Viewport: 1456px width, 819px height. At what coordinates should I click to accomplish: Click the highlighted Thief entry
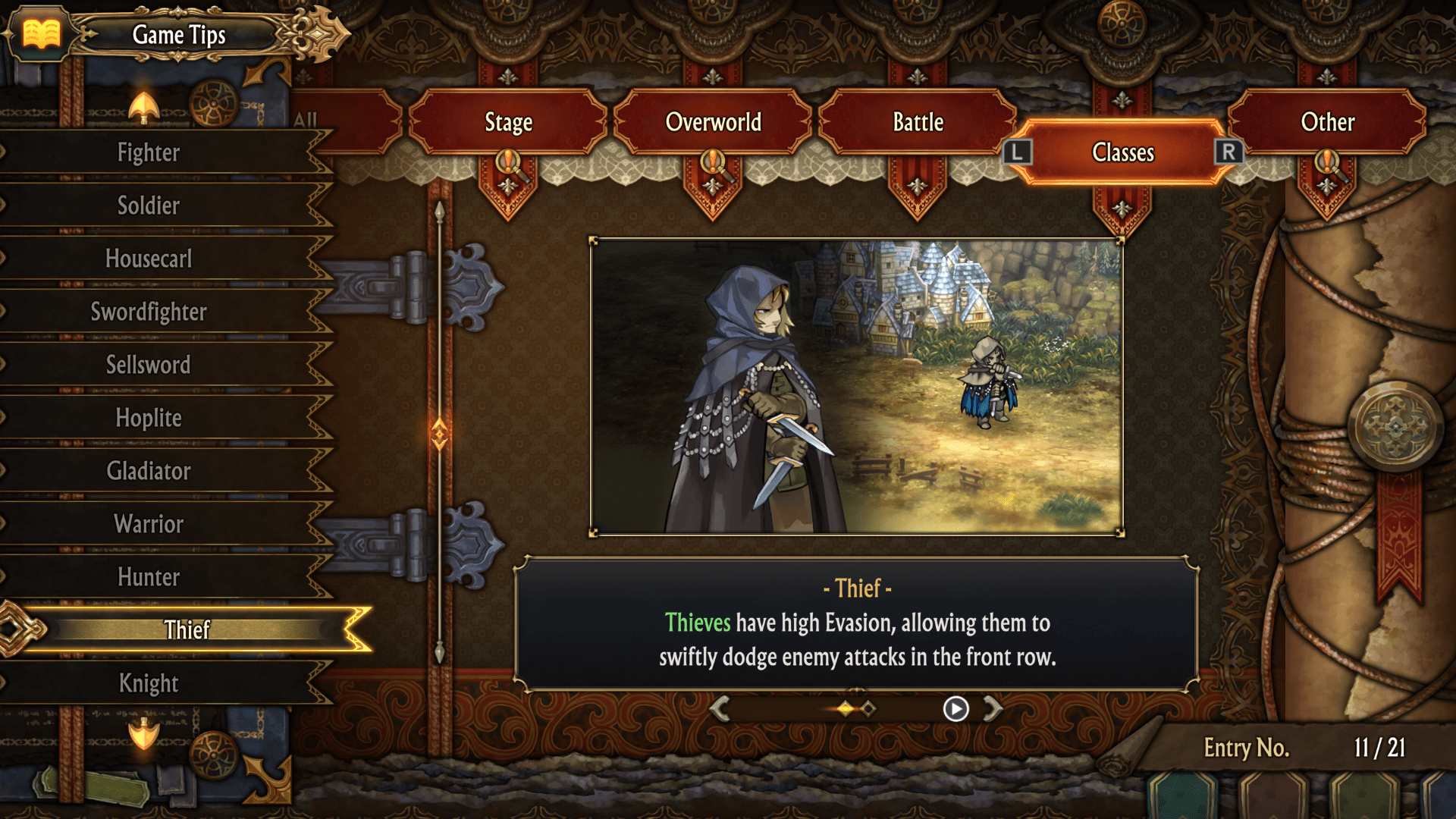click(x=187, y=629)
